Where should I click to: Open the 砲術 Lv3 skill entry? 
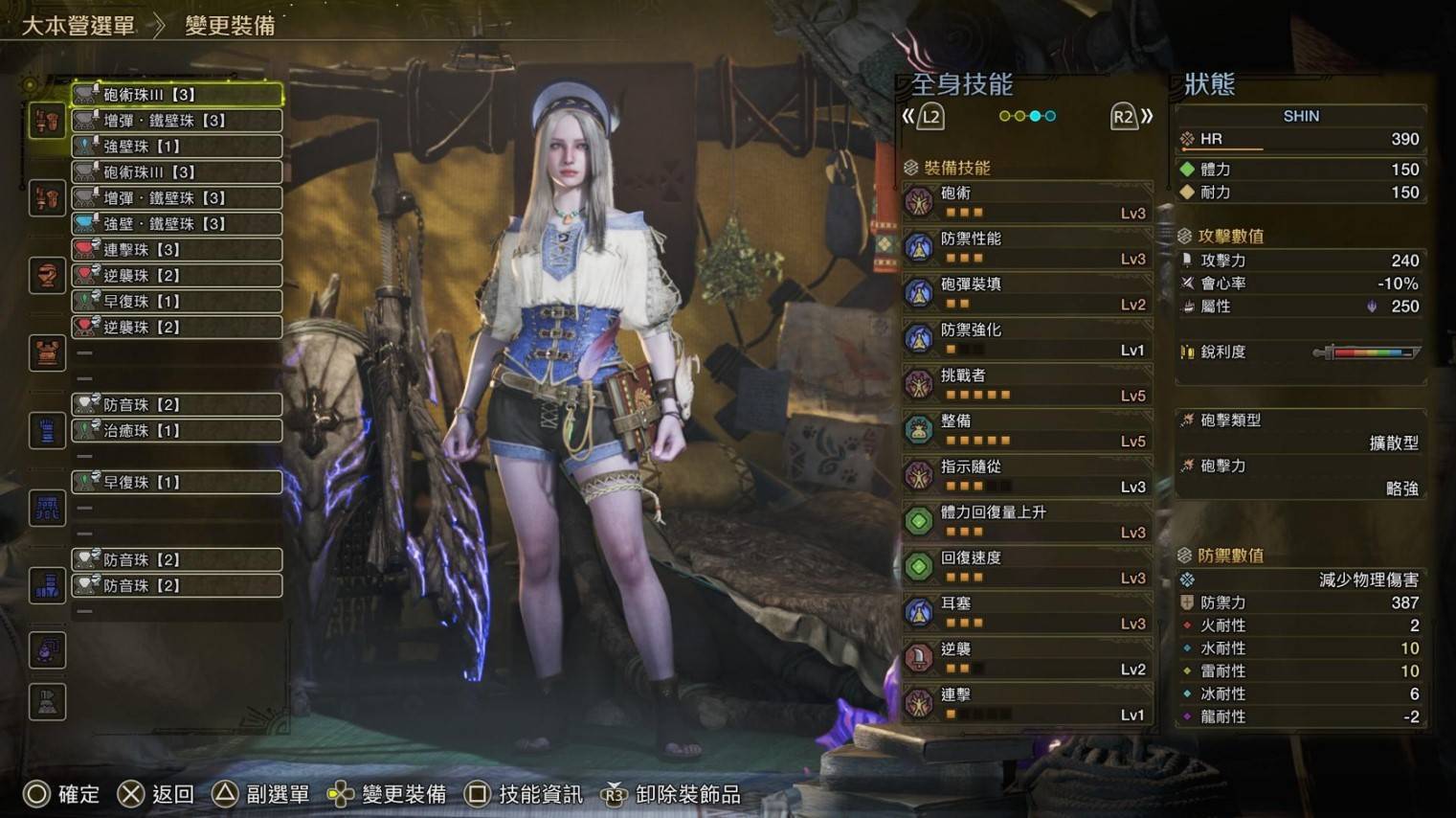click(1026, 202)
